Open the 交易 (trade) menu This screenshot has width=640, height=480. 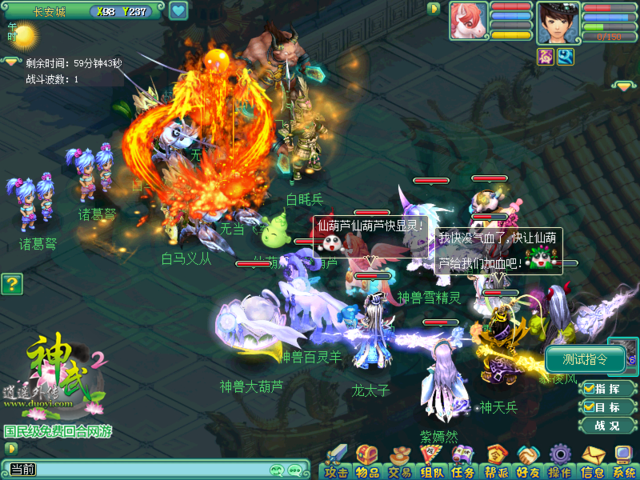tap(400, 461)
